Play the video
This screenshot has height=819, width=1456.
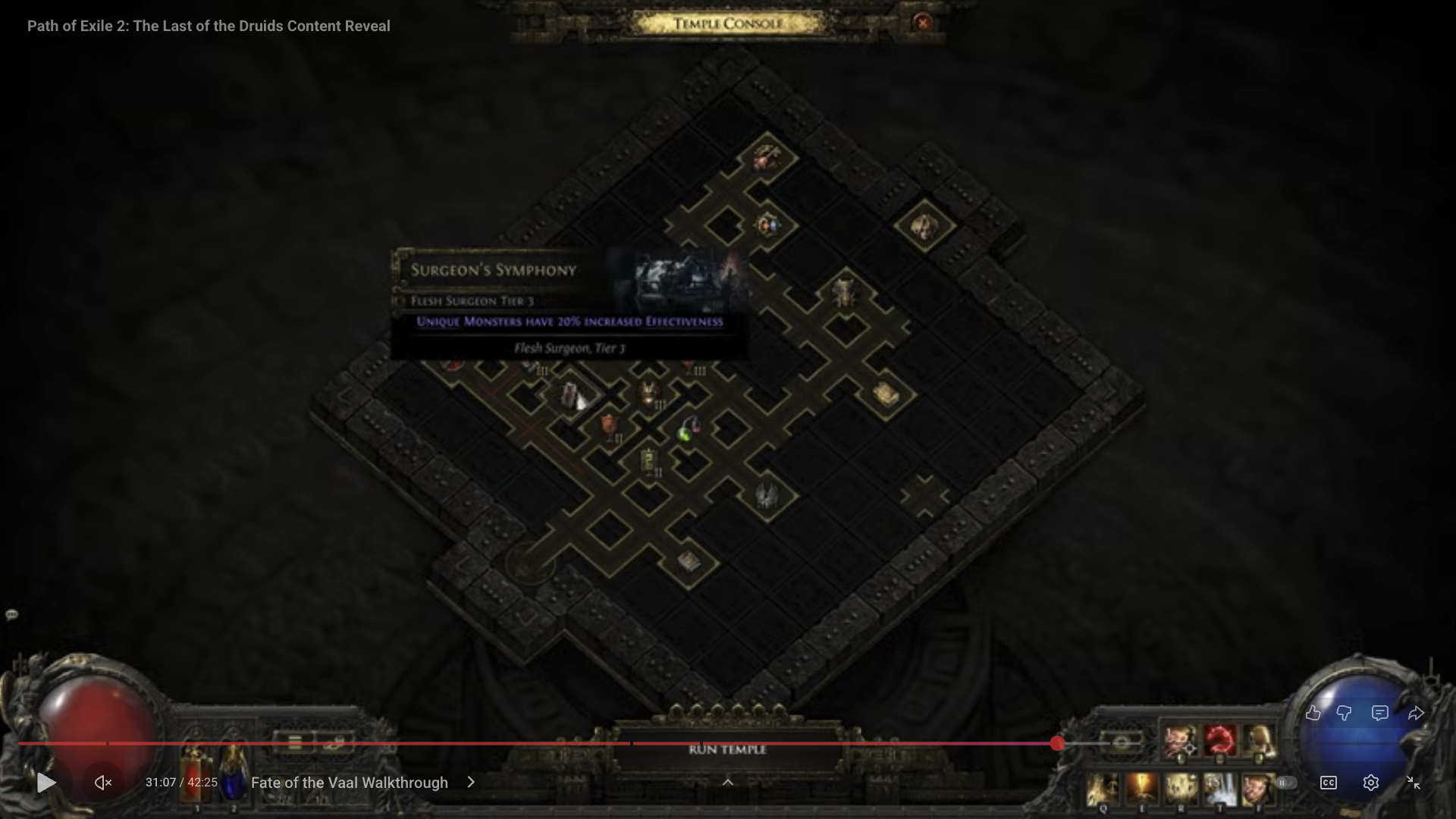[46, 782]
